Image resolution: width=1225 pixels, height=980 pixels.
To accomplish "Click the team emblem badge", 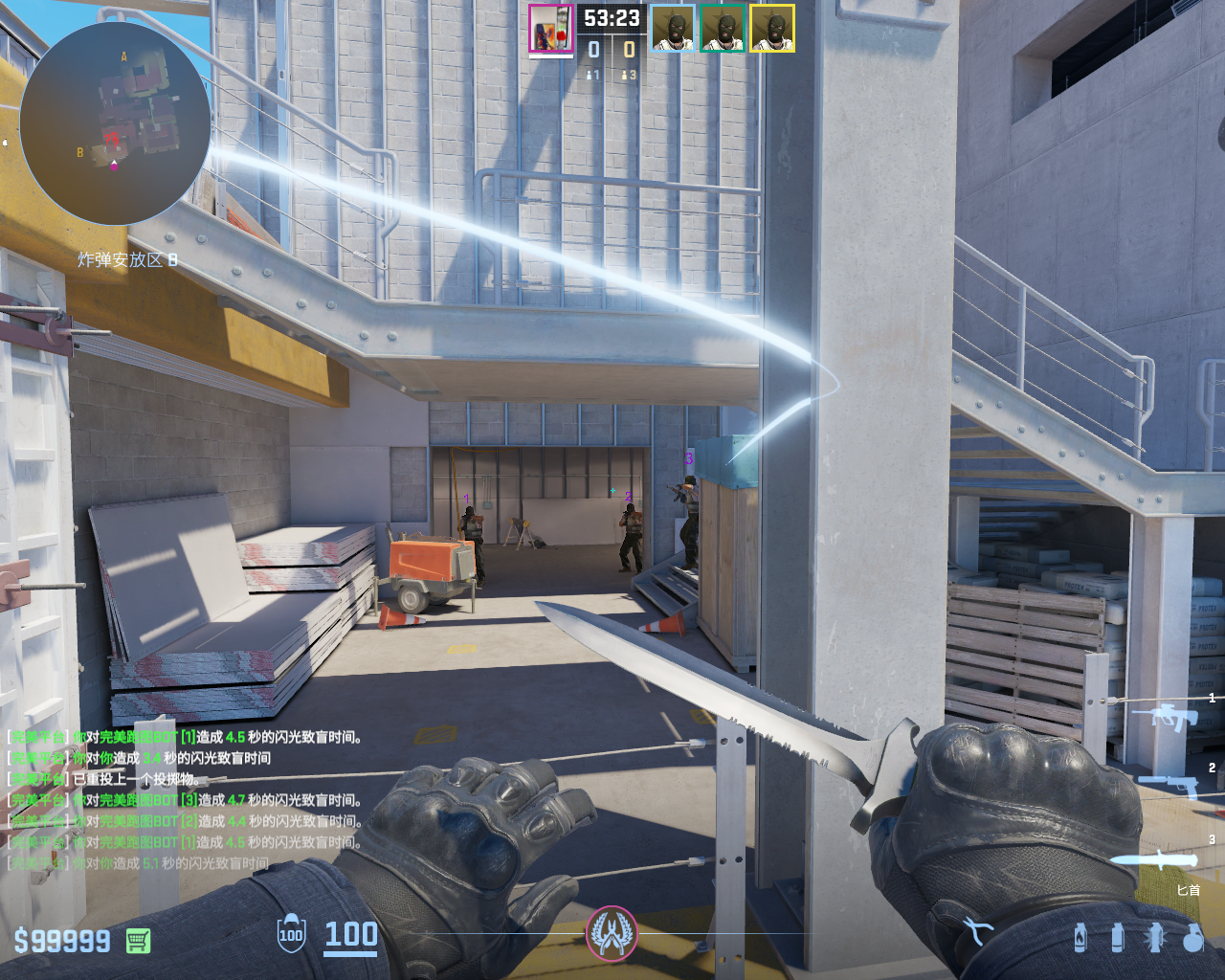I will 612,933.
